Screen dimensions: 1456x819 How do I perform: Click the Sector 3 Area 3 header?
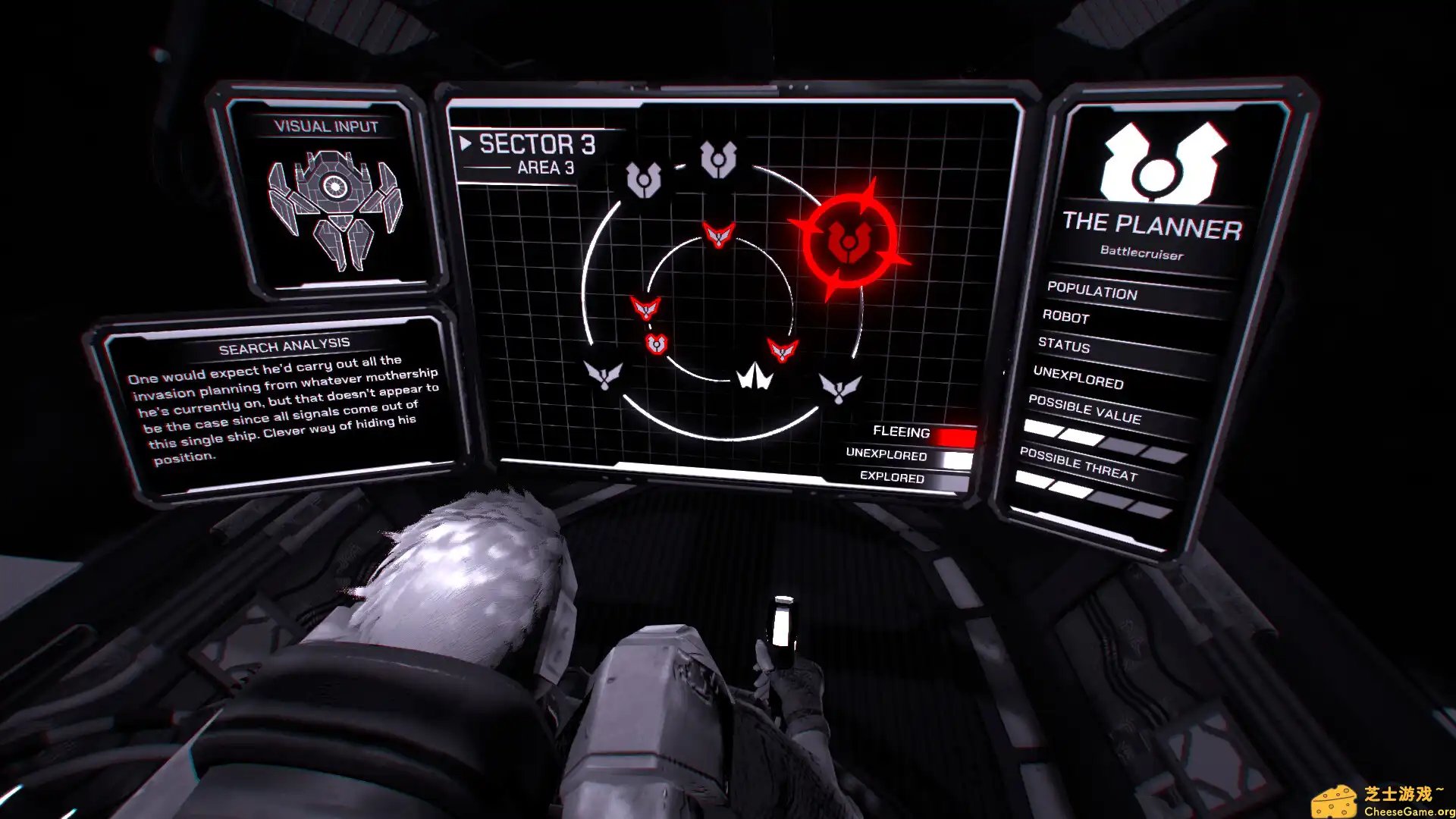(x=535, y=154)
